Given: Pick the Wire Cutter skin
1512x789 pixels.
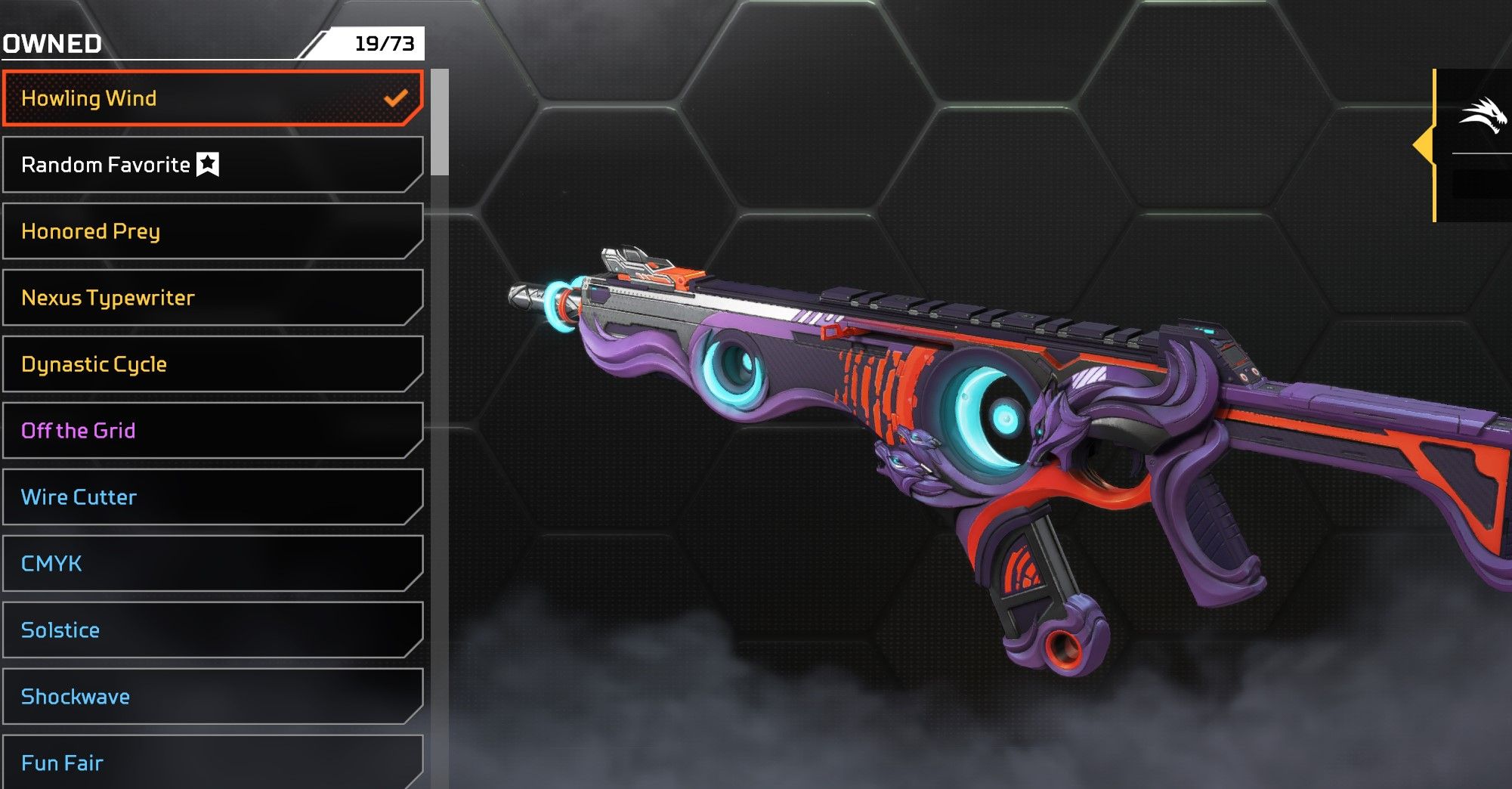Looking at the screenshot, I should pos(212,497).
